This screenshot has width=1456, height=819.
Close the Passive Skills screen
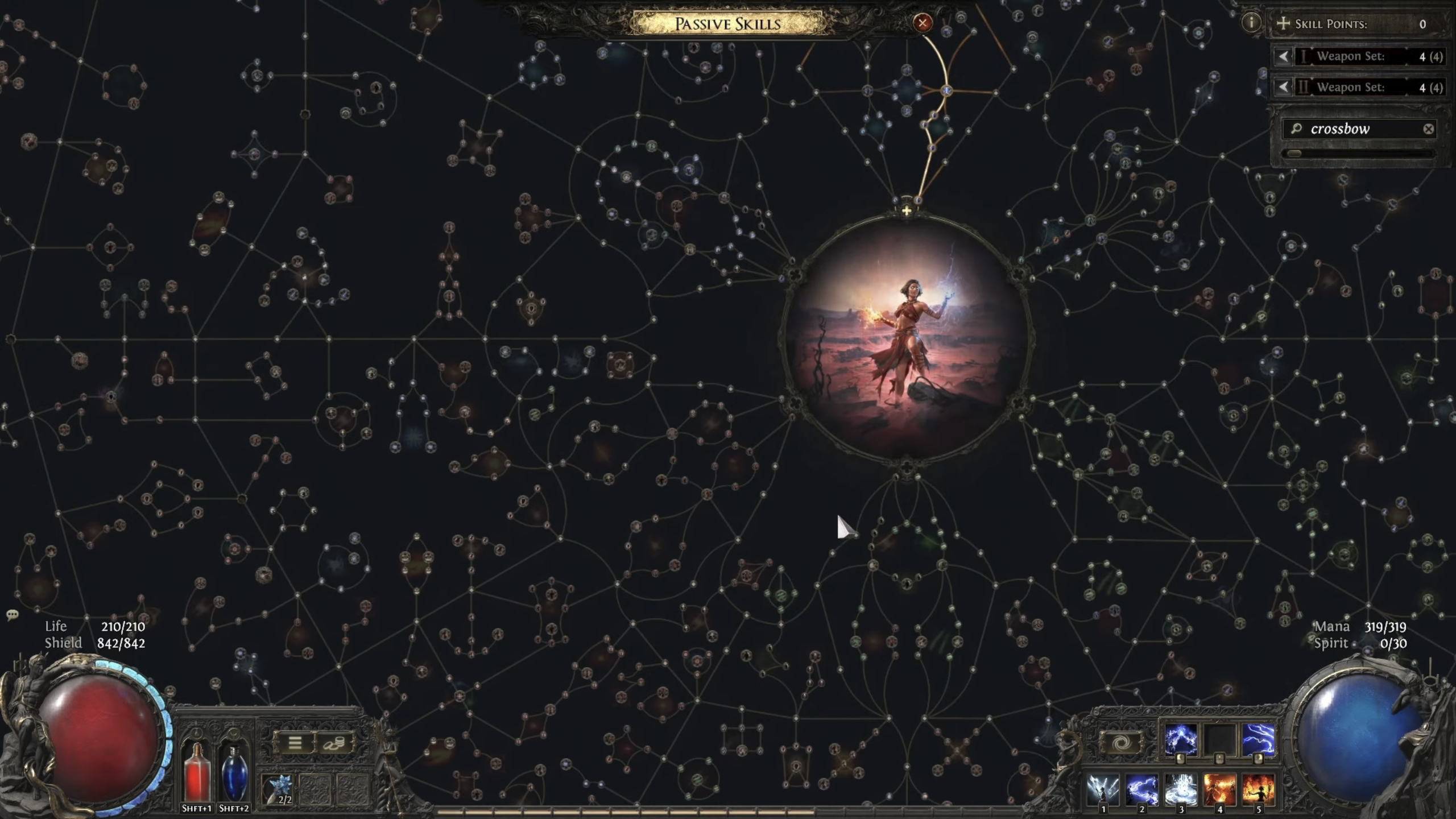pos(923,23)
